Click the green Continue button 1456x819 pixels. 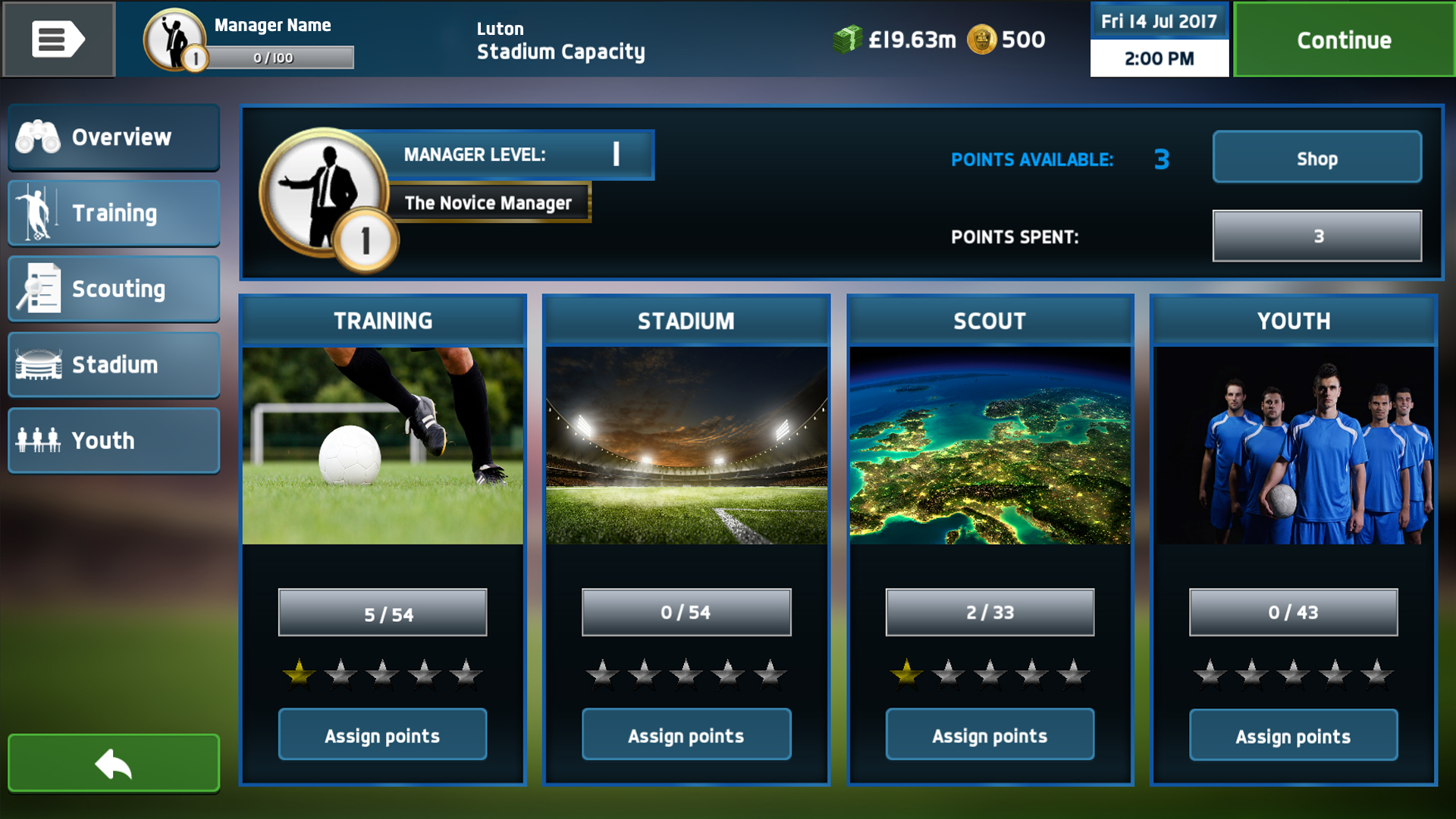tap(1344, 39)
